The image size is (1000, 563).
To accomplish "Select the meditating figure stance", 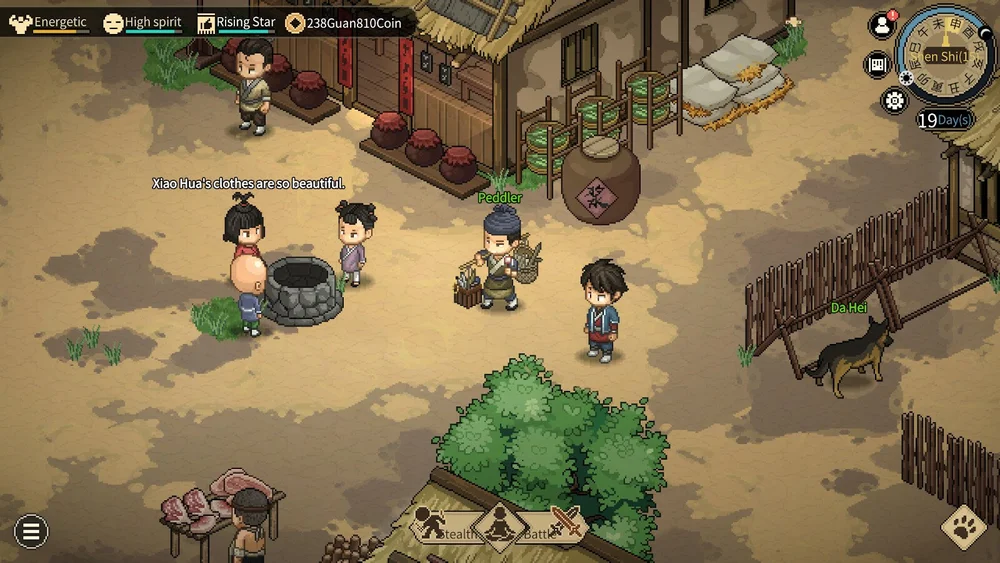I will (x=500, y=524).
